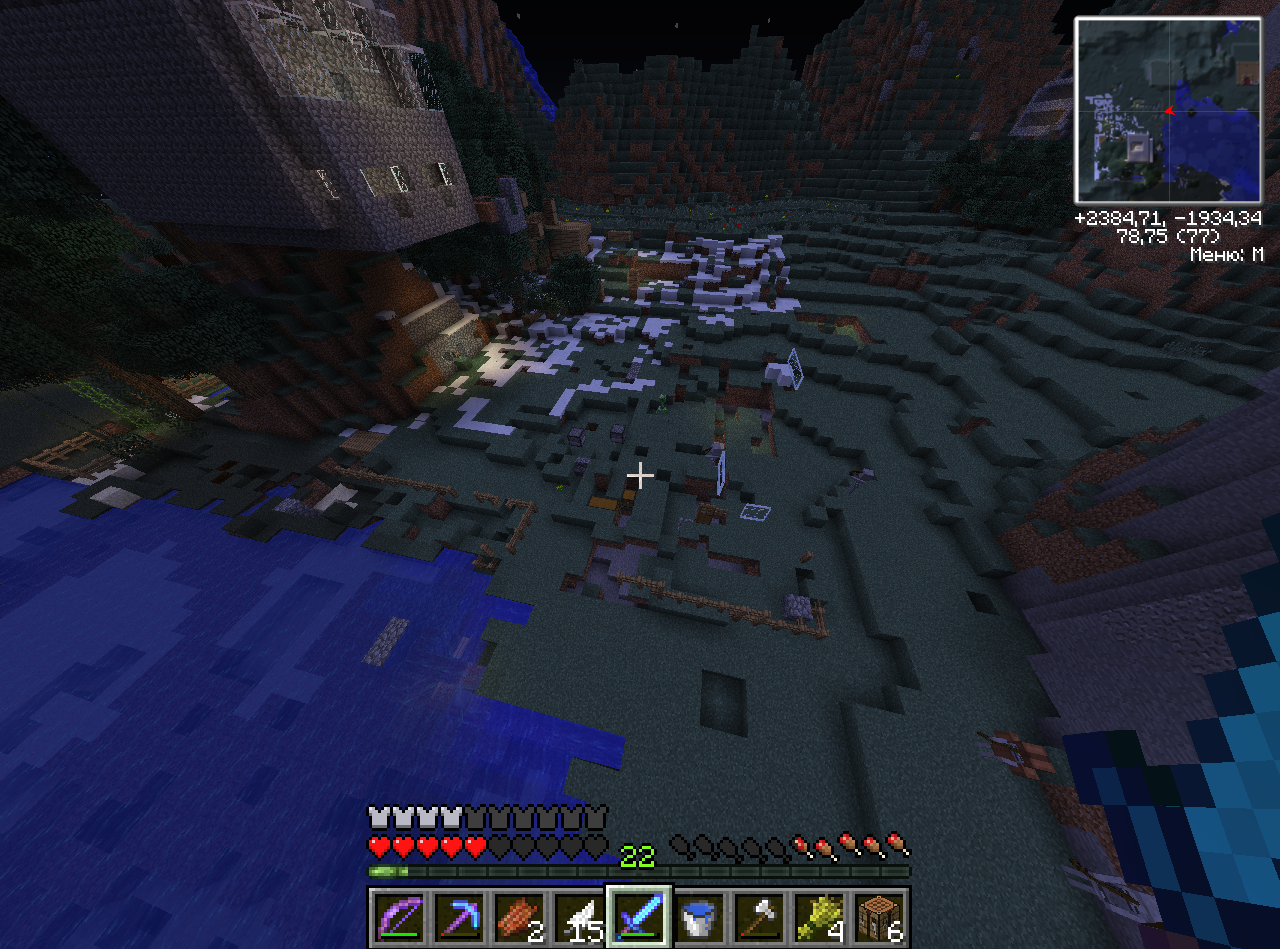Select the iron axe slot

click(759, 916)
